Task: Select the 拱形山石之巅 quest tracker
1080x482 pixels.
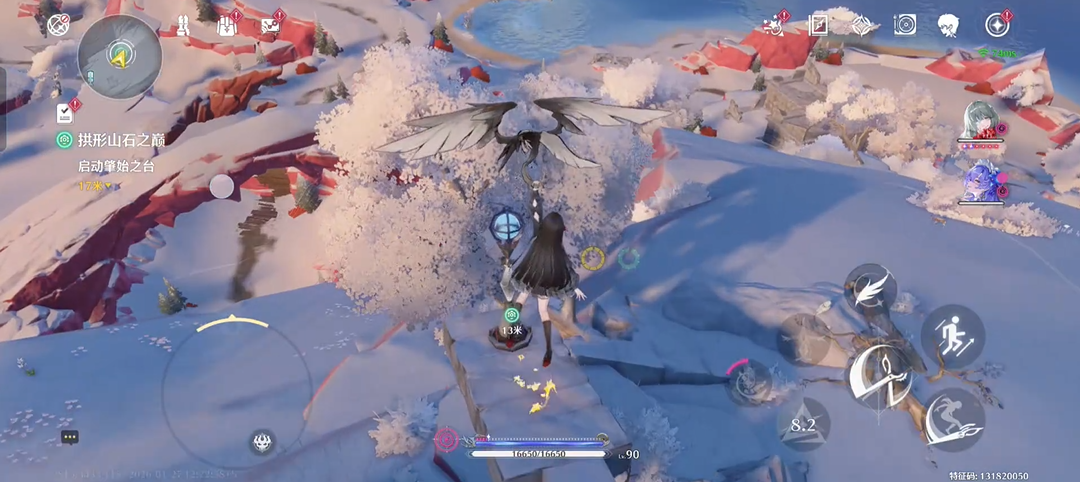Action: click(x=112, y=140)
